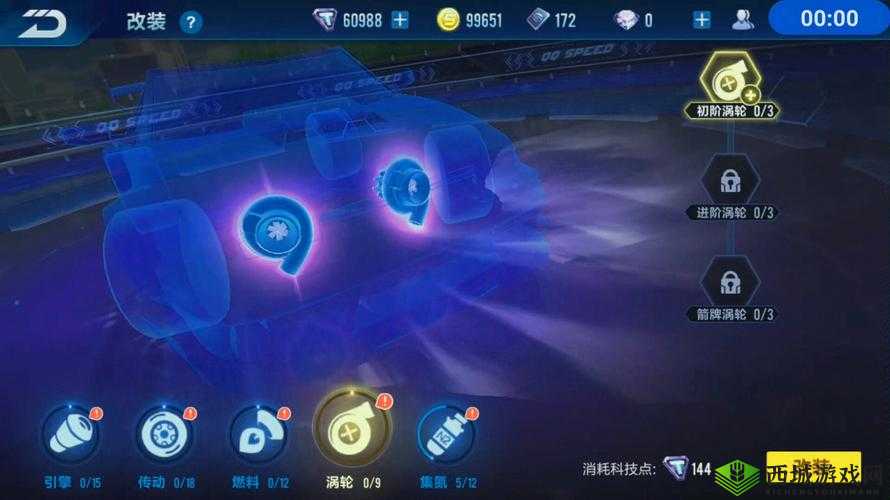
Task: Open the 改装 help question mark
Action: pyautogui.click(x=190, y=21)
